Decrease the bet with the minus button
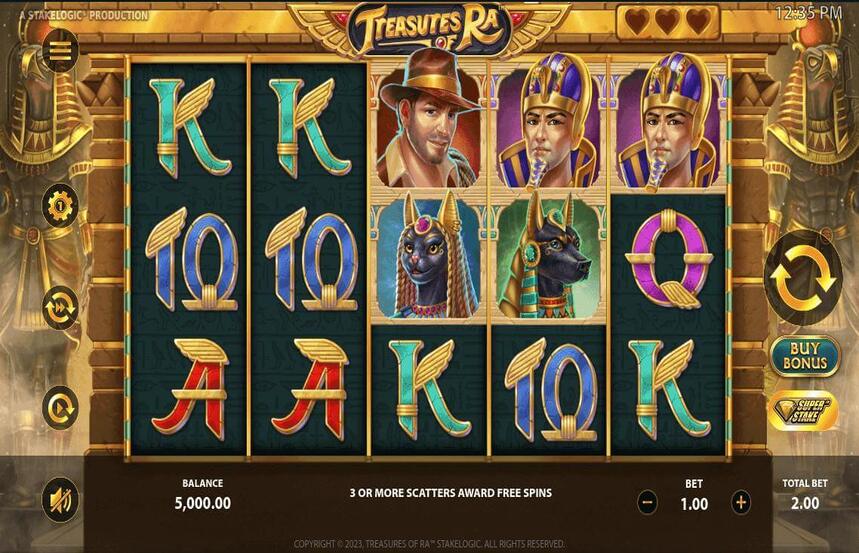 [x=648, y=503]
